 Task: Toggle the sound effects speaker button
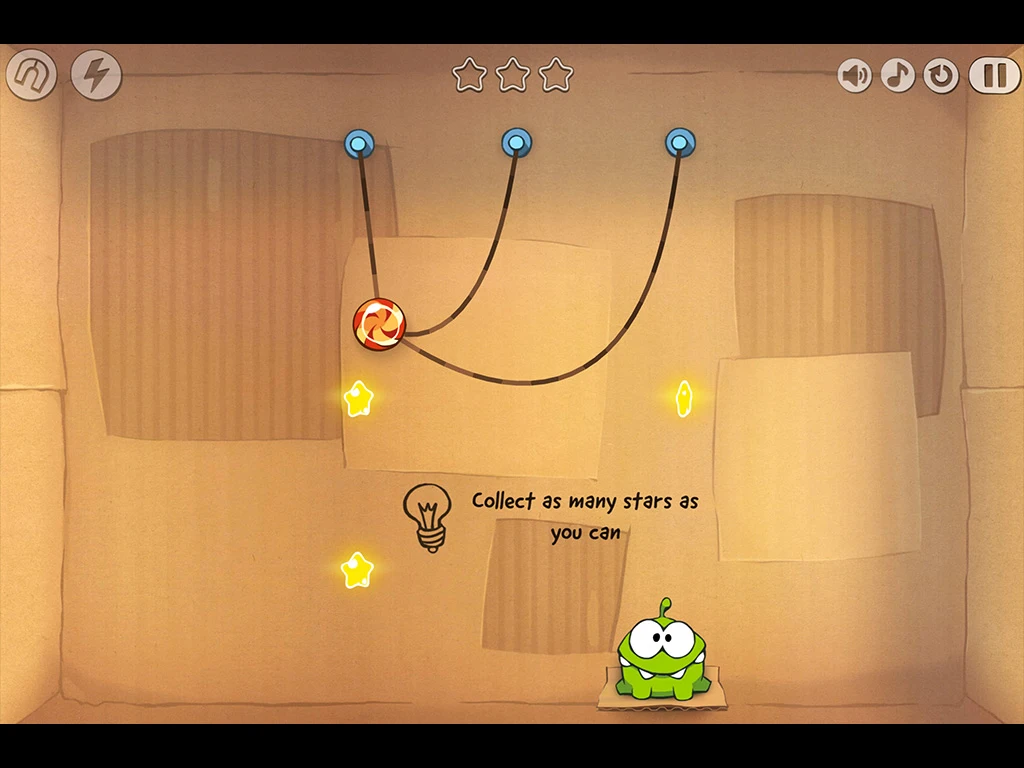pyautogui.click(x=854, y=75)
